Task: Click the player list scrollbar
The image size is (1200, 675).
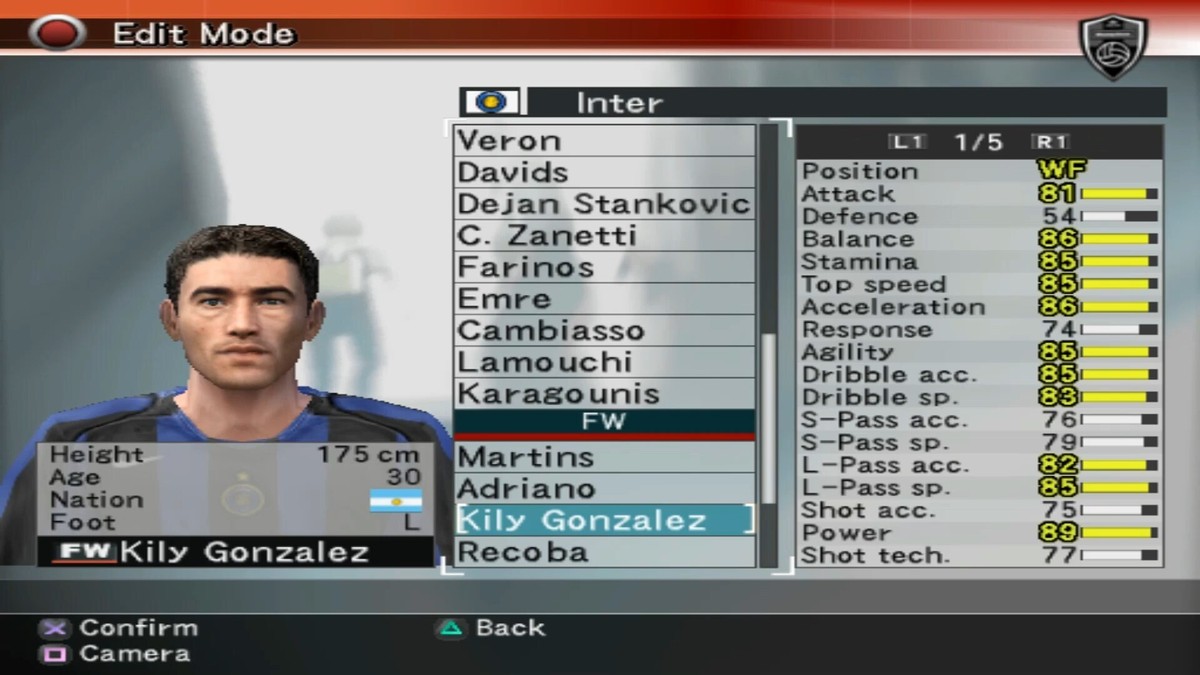Action: pos(768,420)
